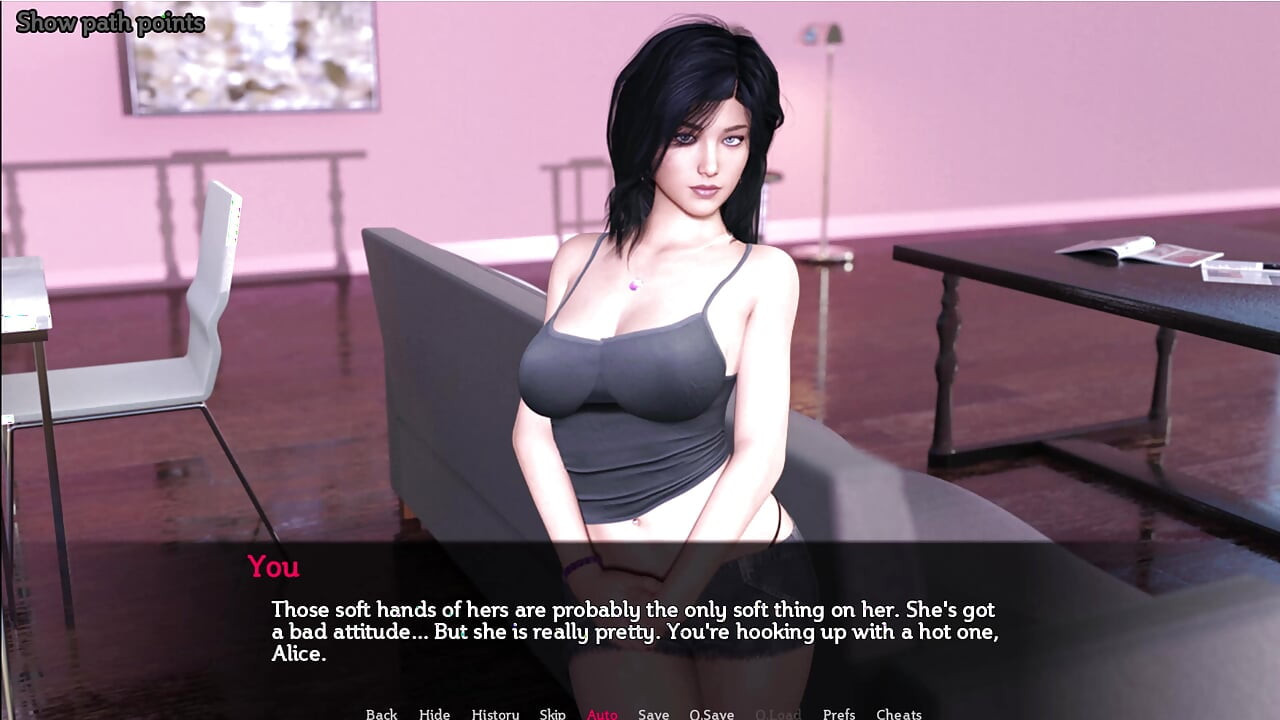Open the dialogue History log
Viewport: 1280px width, 720px height.
pyautogui.click(x=495, y=713)
